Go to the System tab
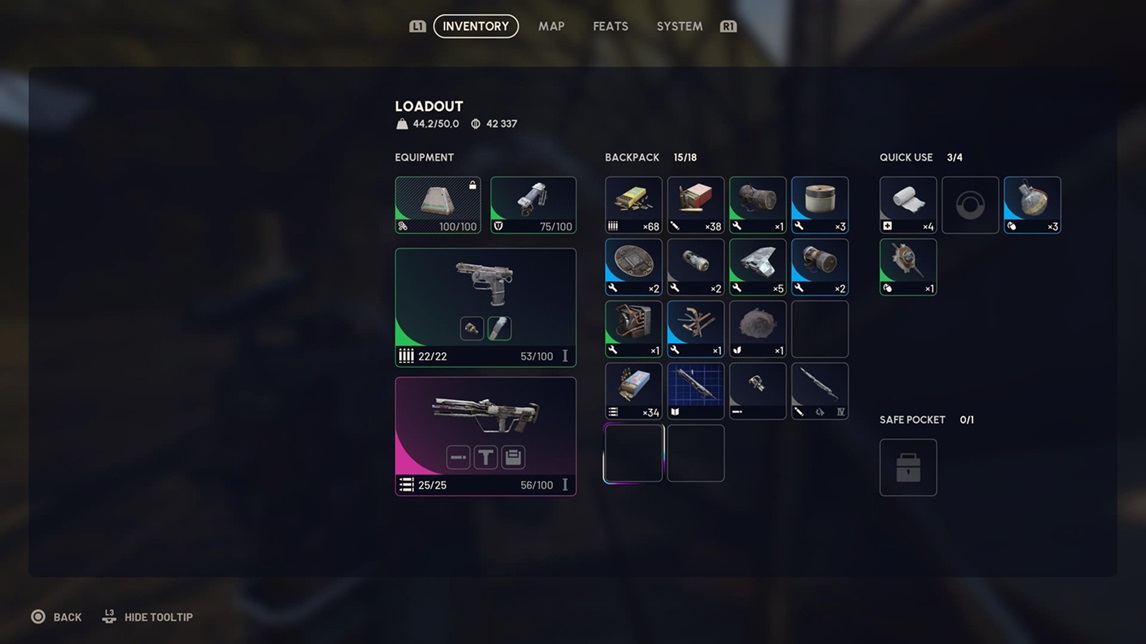The width and height of the screenshot is (1146, 644). point(679,26)
